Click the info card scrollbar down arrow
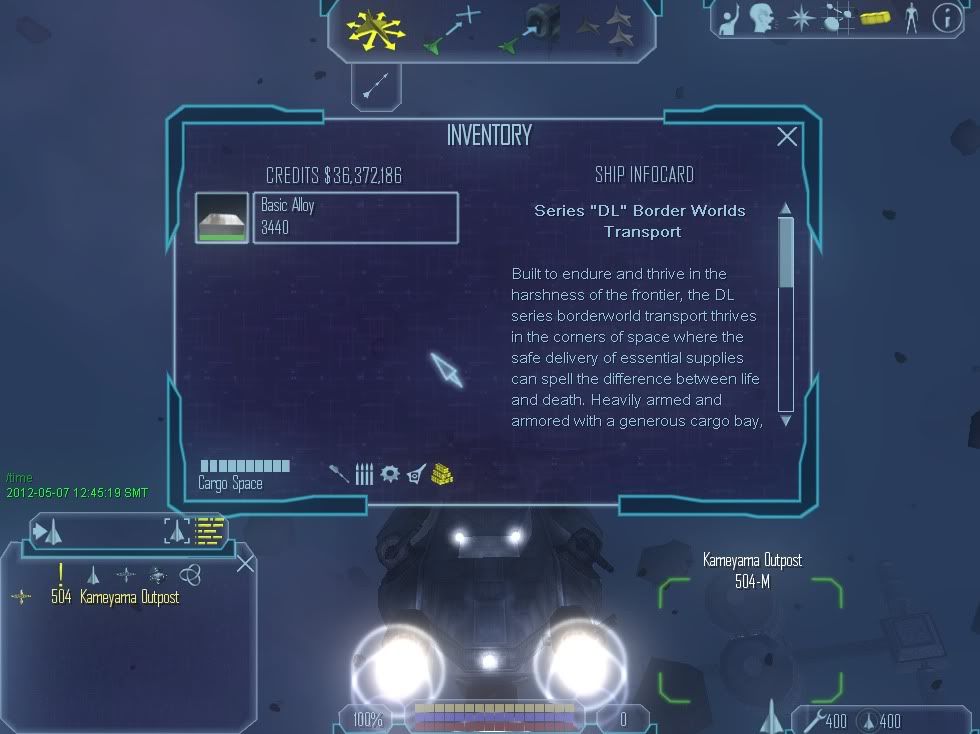 pyautogui.click(x=785, y=420)
